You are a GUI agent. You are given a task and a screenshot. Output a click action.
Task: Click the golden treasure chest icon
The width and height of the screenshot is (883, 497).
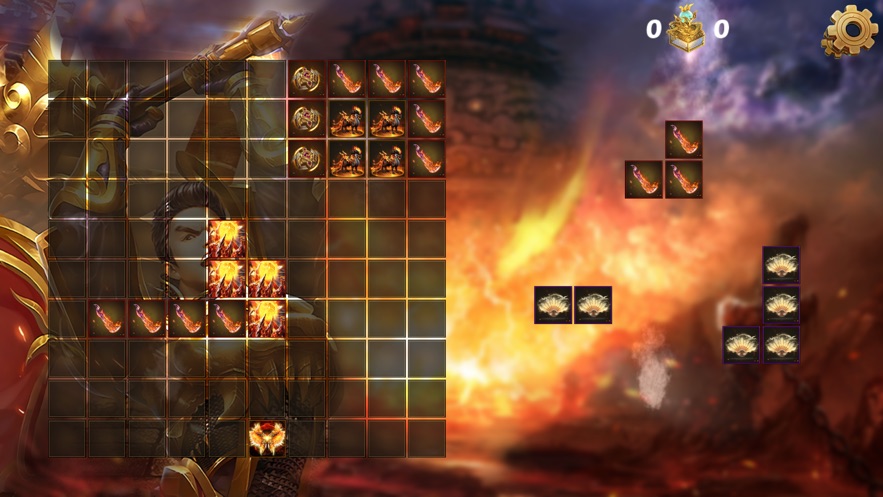tap(686, 29)
